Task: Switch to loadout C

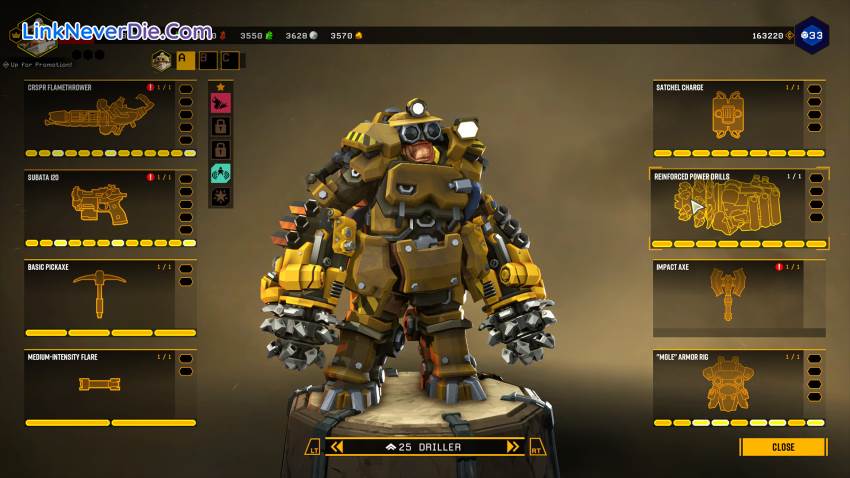Action: point(230,60)
